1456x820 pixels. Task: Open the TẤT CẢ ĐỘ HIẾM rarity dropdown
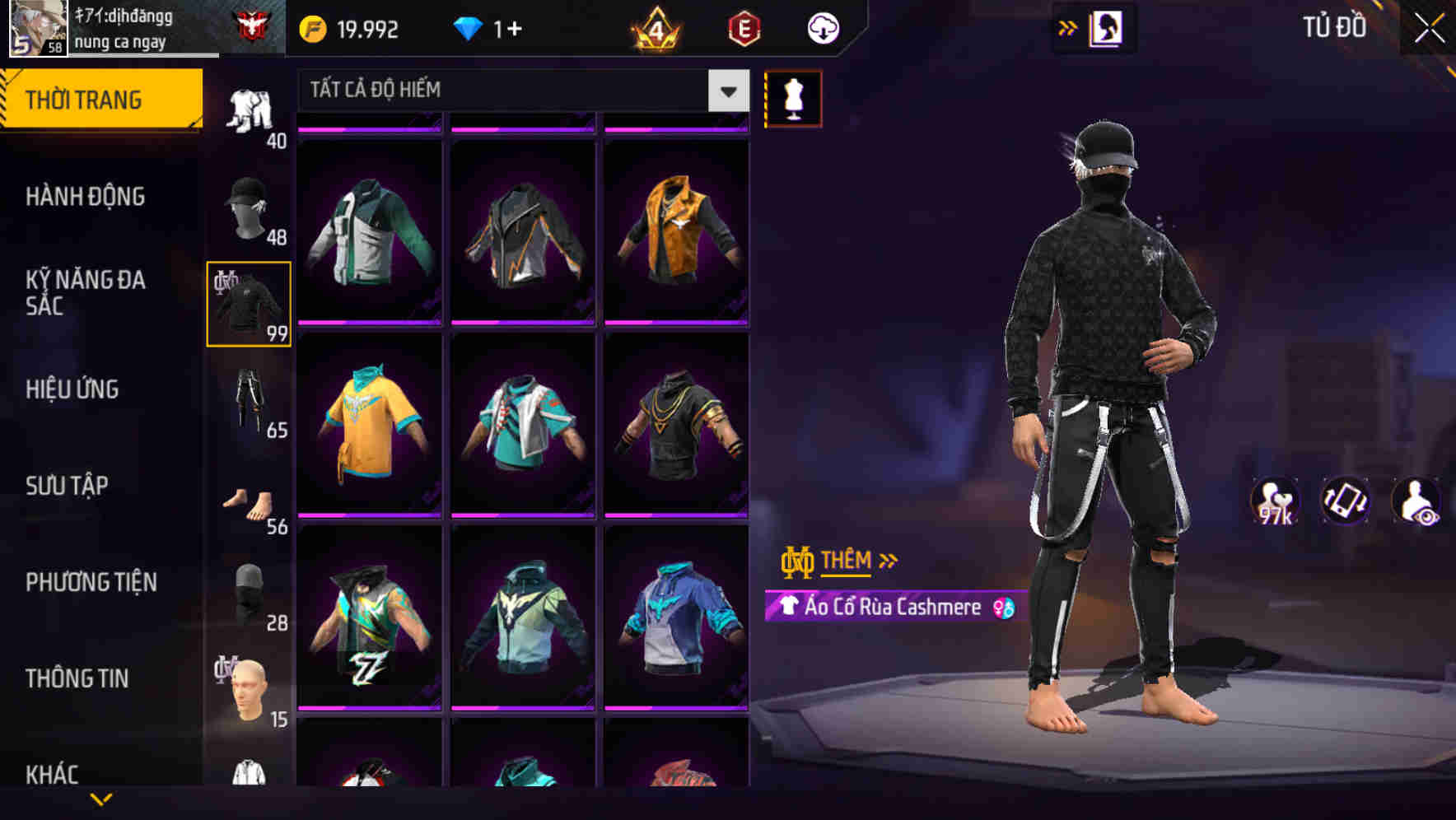pyautogui.click(x=519, y=91)
